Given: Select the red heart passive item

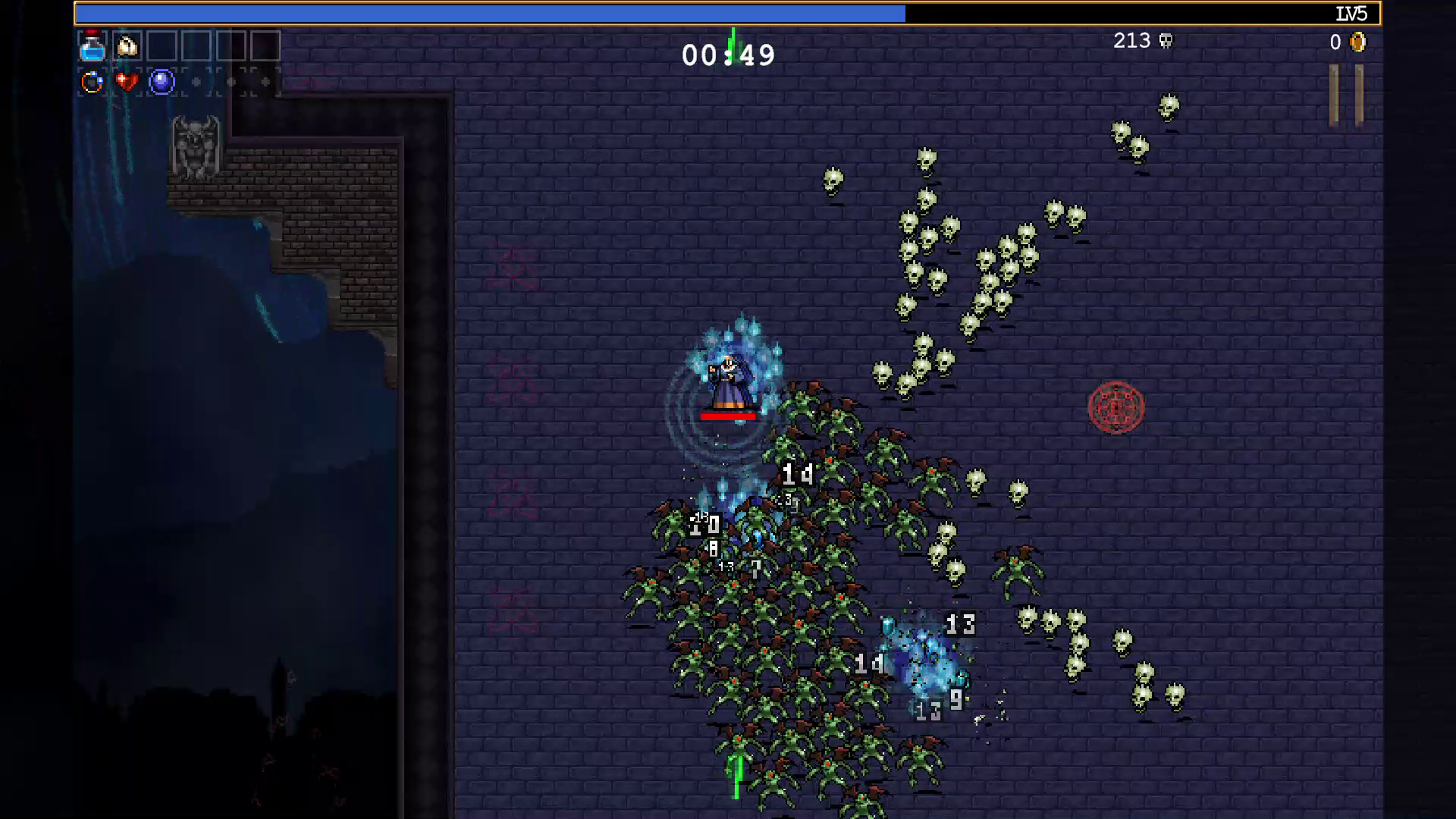Looking at the screenshot, I should pos(127,81).
